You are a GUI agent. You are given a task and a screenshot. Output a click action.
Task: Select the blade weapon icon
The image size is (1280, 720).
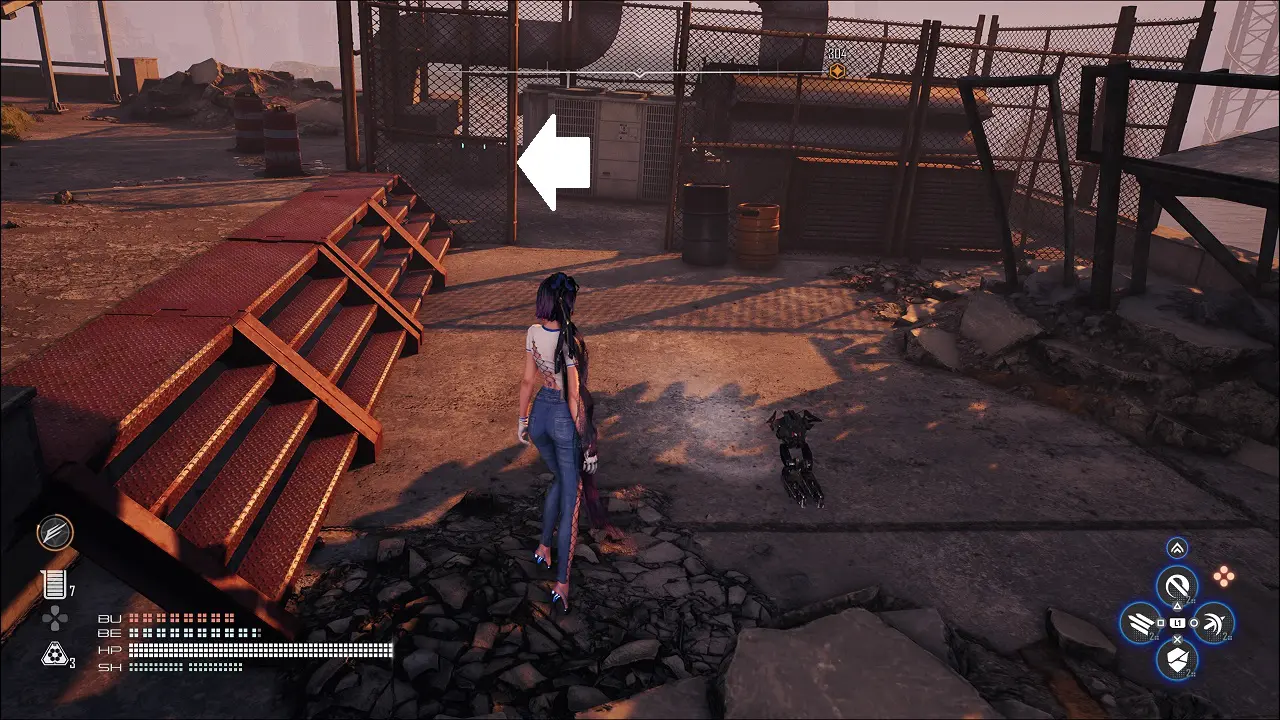coord(55,532)
